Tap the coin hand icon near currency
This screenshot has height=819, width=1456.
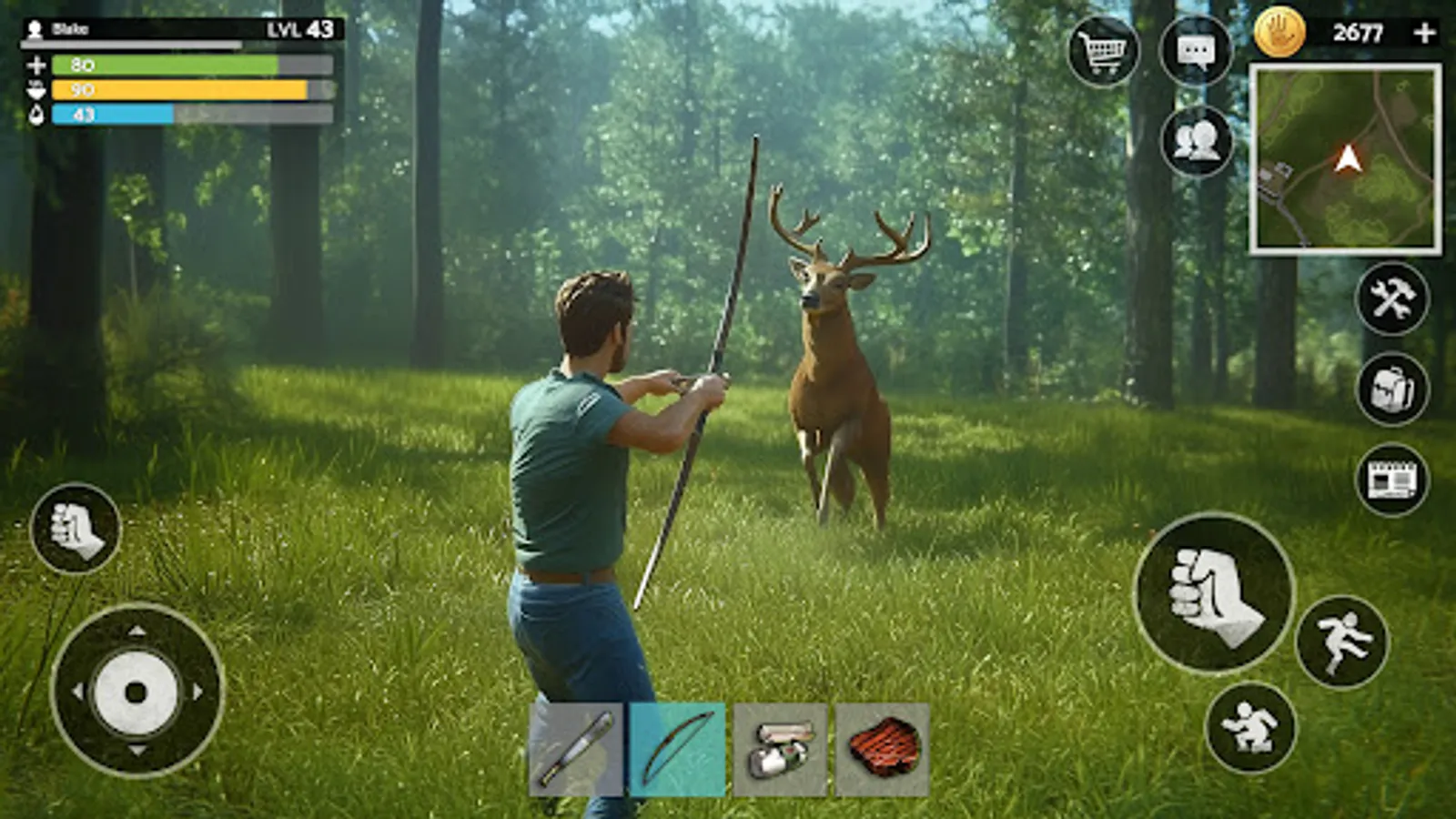coord(1279,30)
